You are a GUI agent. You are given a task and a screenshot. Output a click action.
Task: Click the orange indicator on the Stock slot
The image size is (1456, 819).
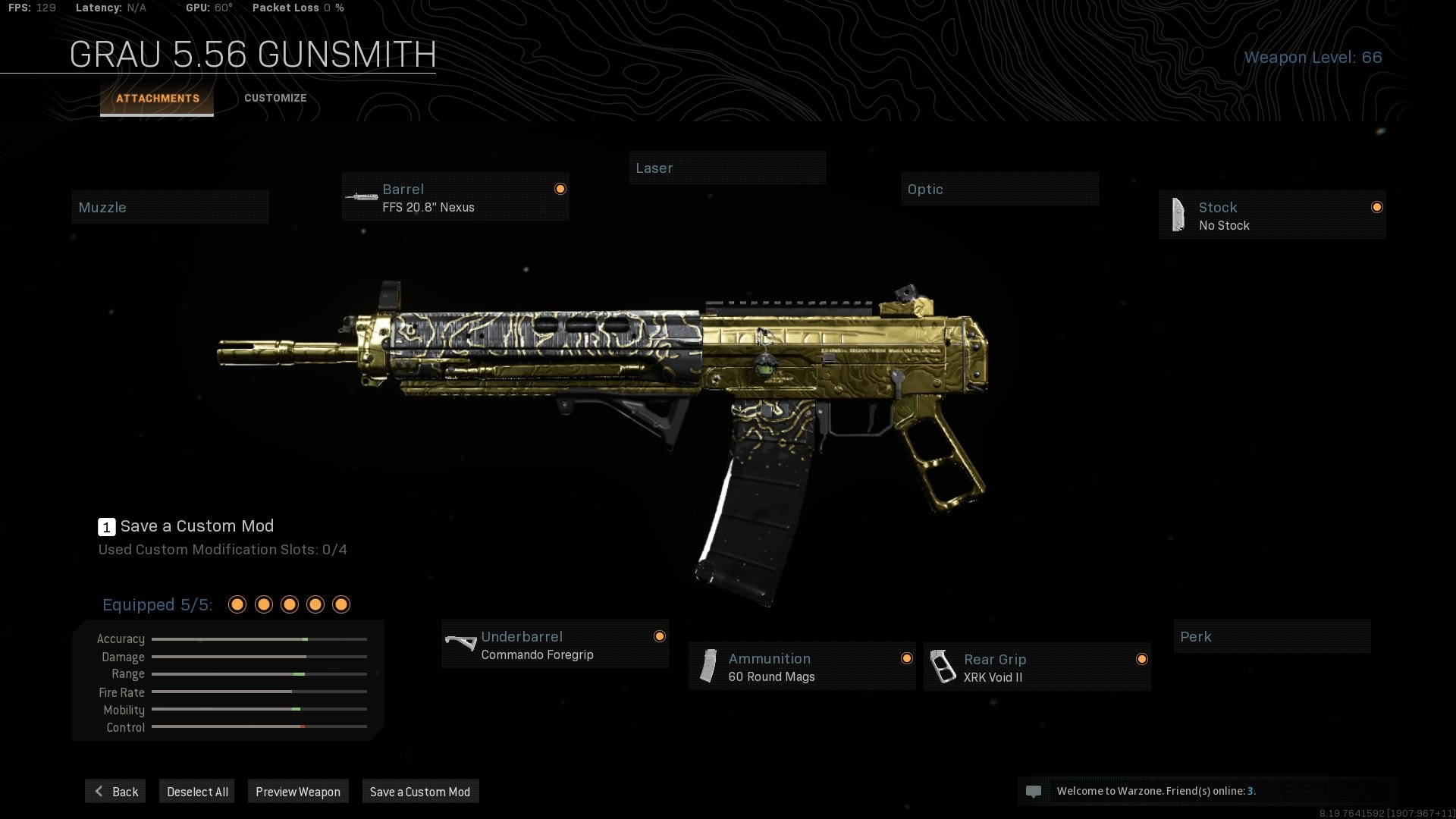(x=1377, y=207)
